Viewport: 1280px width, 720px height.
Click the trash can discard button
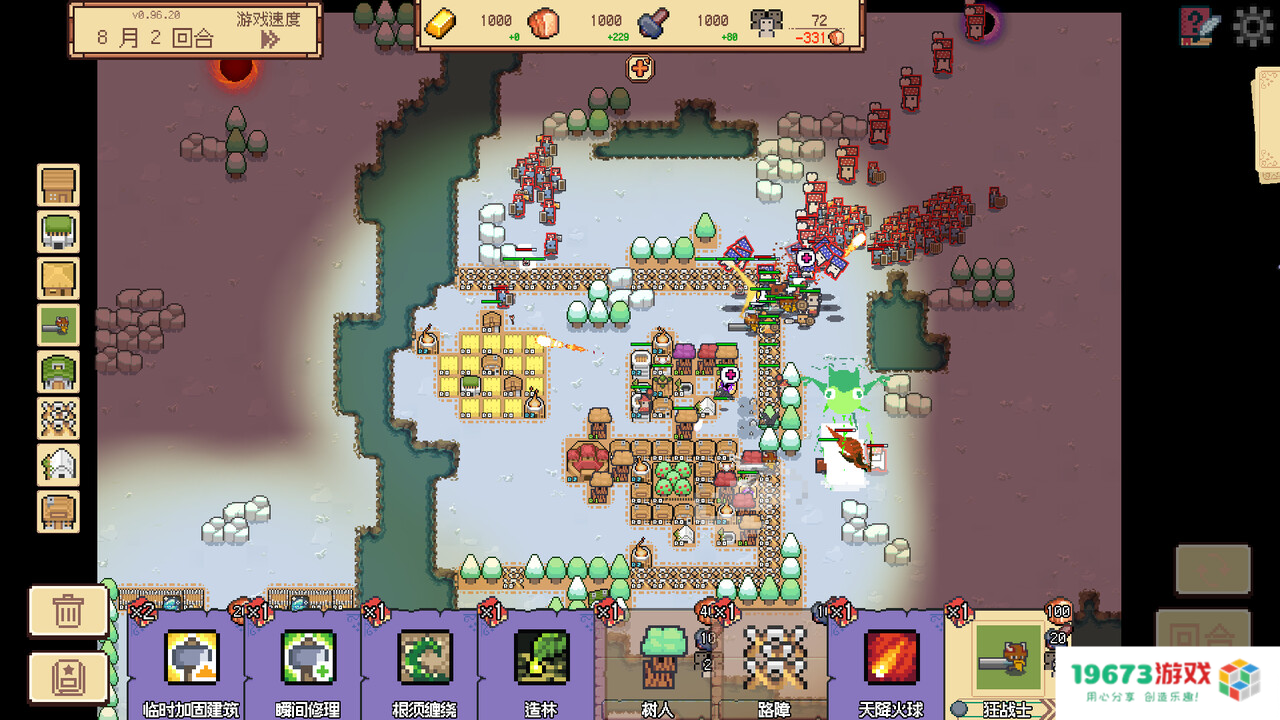[68, 611]
